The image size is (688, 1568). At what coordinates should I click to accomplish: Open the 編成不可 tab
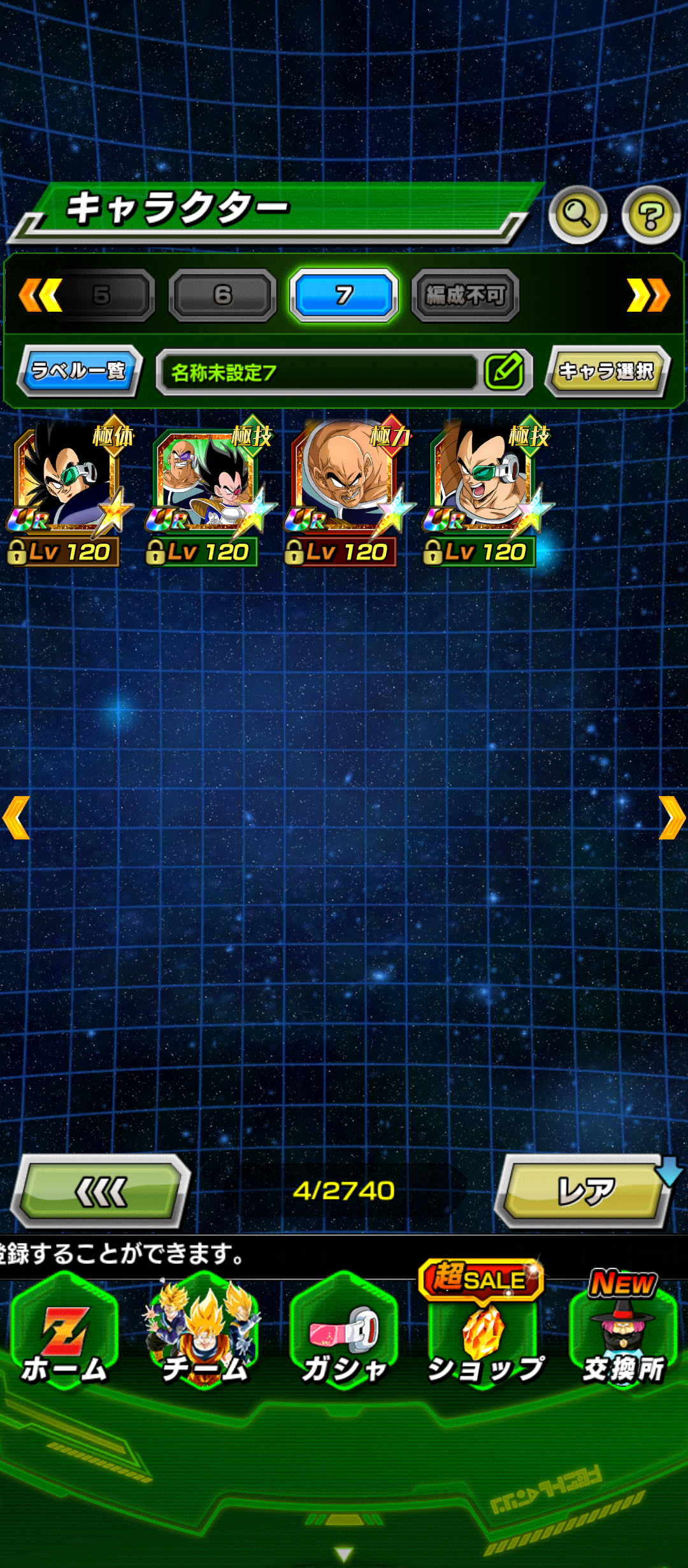[466, 294]
